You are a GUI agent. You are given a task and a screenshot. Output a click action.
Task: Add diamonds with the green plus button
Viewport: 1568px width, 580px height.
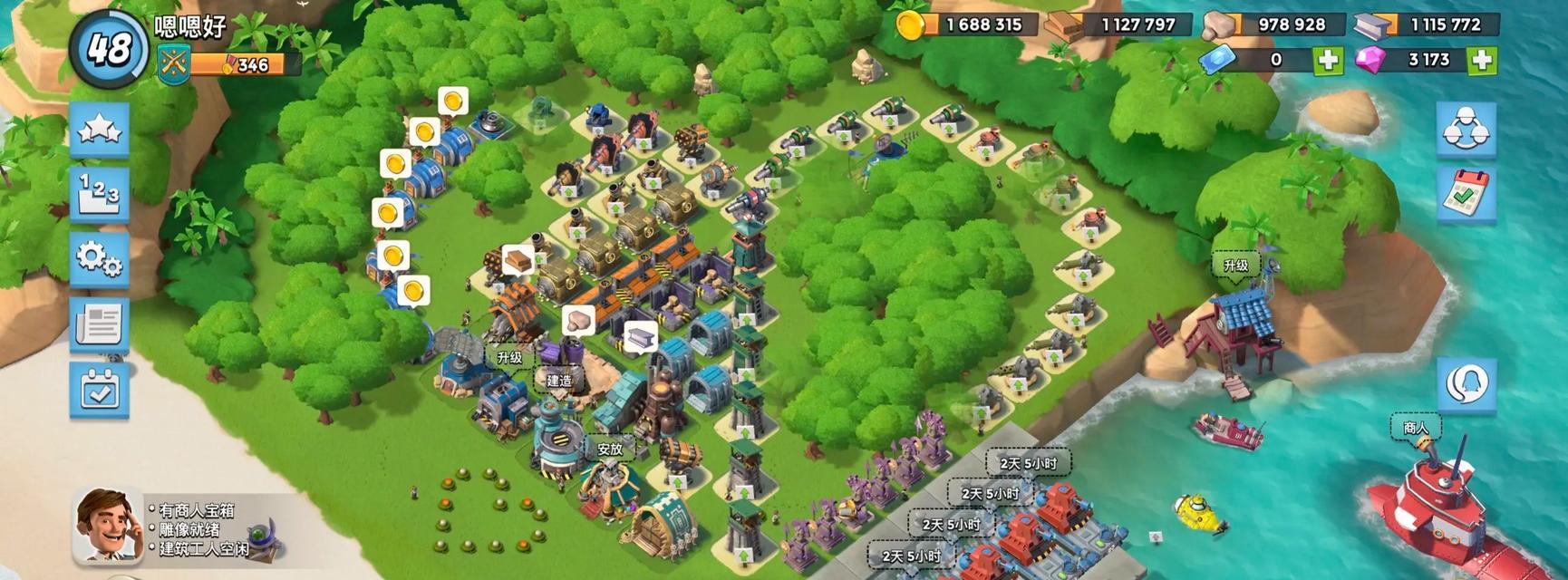[x=1482, y=60]
